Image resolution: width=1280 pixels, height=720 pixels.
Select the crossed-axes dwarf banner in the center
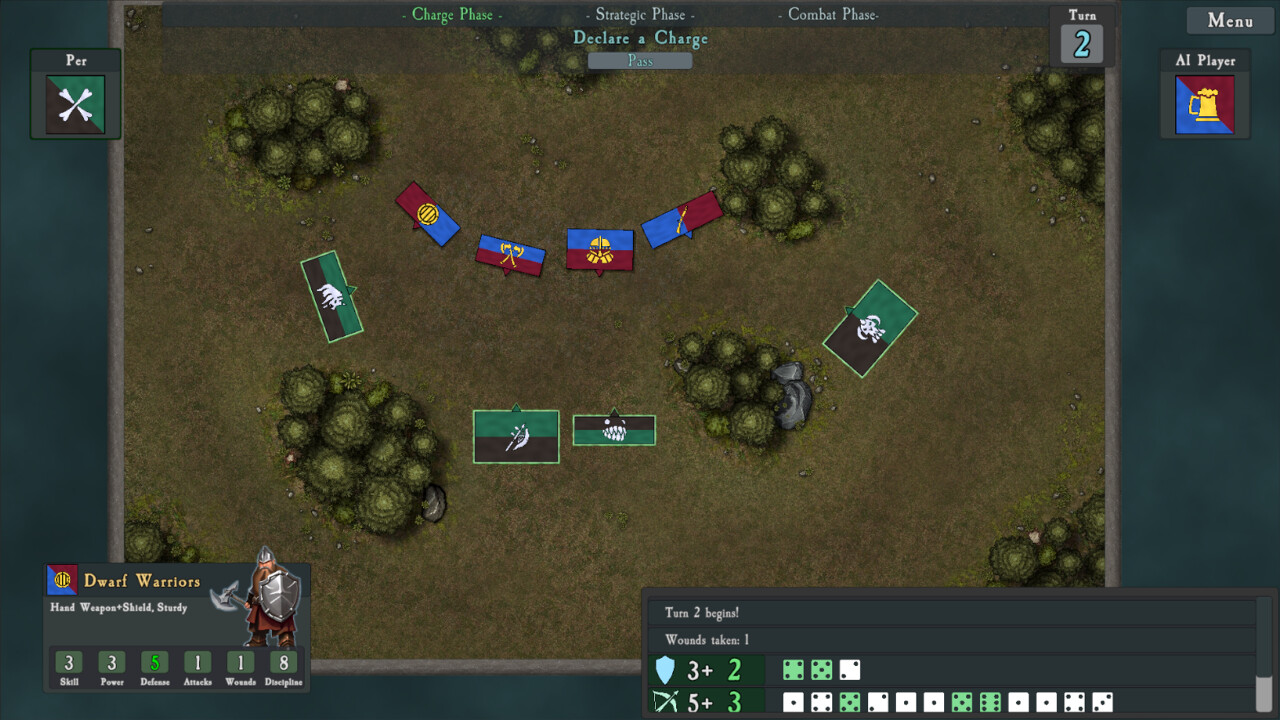510,253
